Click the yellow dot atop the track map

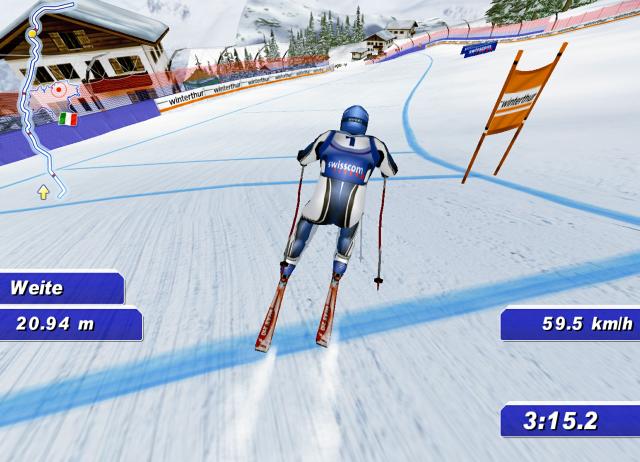pyautogui.click(x=32, y=33)
